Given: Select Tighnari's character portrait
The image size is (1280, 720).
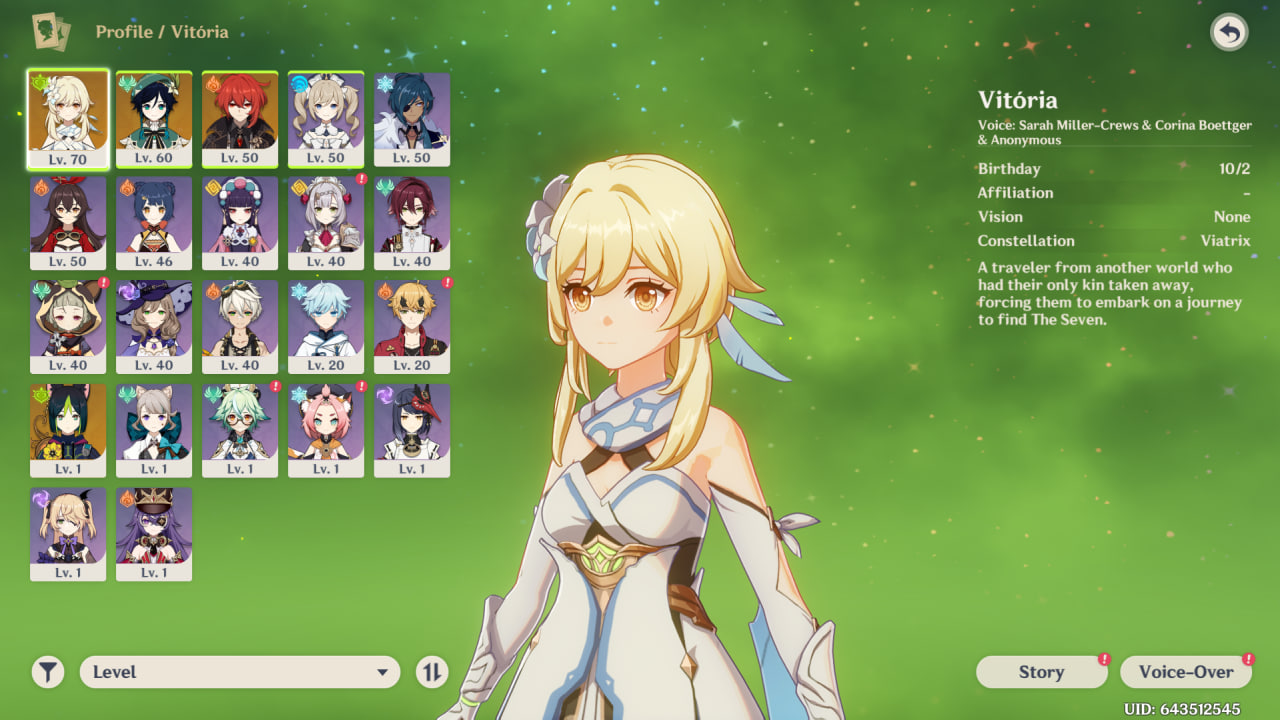Looking at the screenshot, I should pyautogui.click(x=68, y=430).
